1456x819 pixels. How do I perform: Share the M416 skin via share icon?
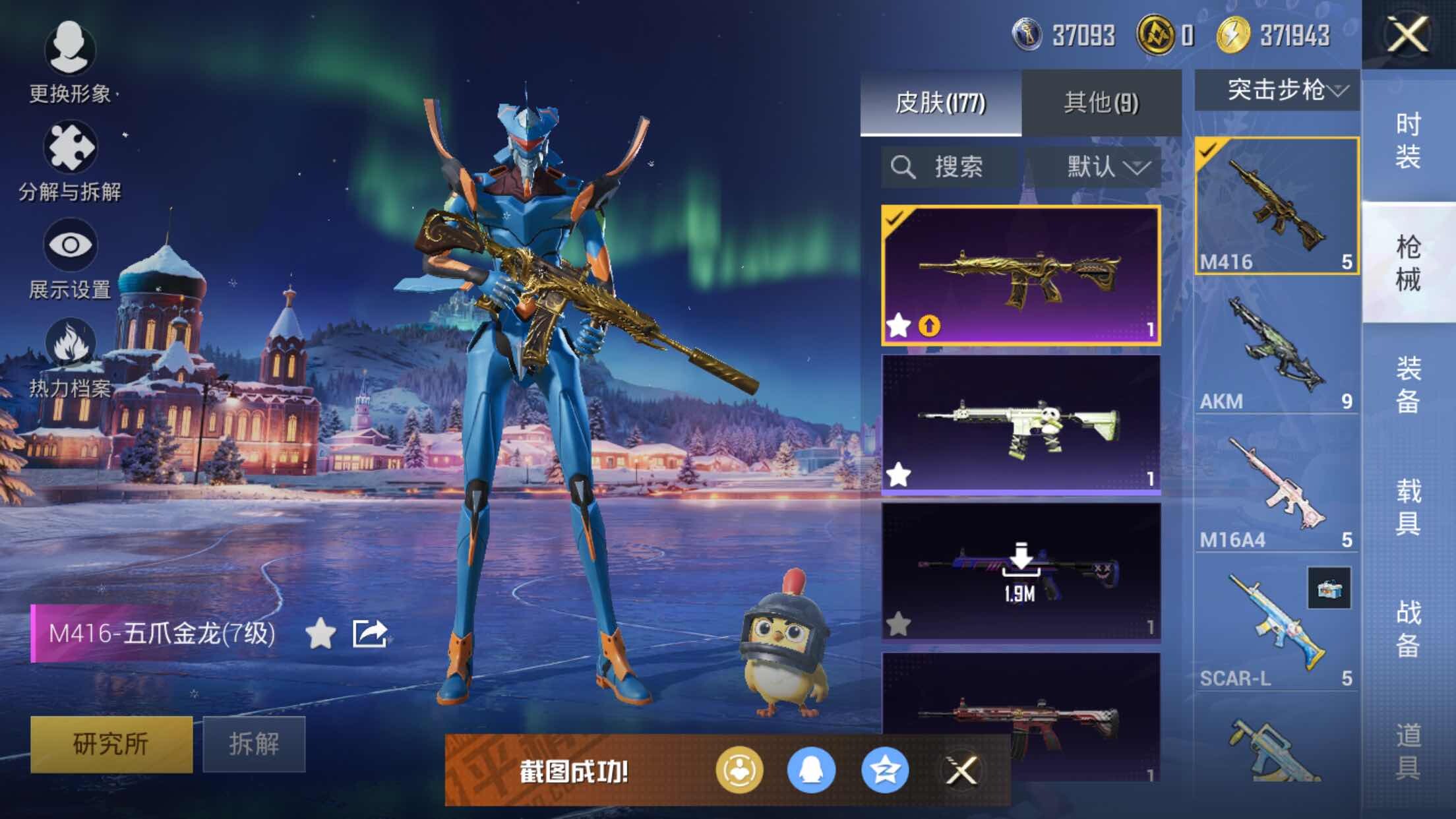pyautogui.click(x=369, y=634)
